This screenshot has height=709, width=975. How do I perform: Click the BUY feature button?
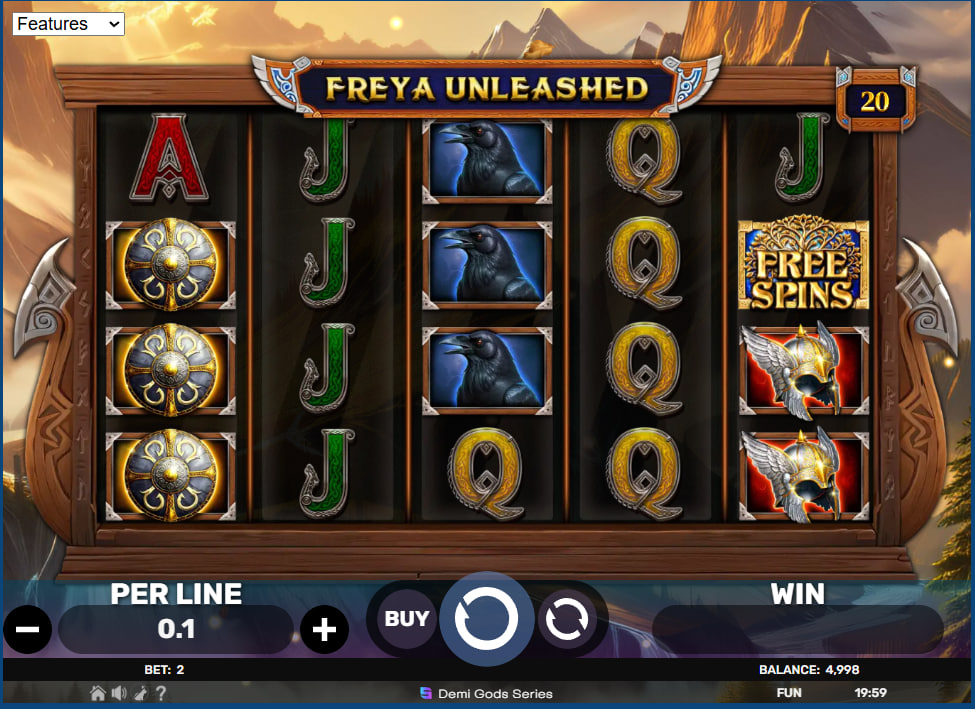(407, 619)
